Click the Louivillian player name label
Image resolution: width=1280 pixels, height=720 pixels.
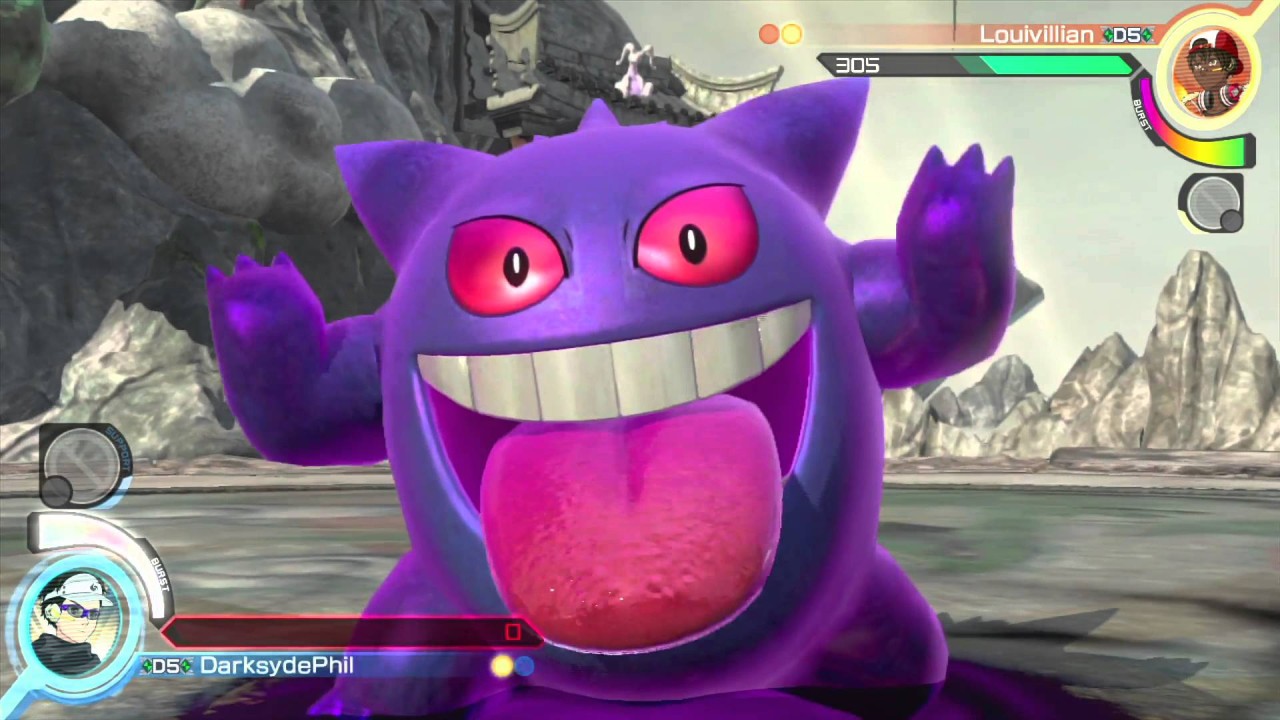pyautogui.click(x=1036, y=36)
